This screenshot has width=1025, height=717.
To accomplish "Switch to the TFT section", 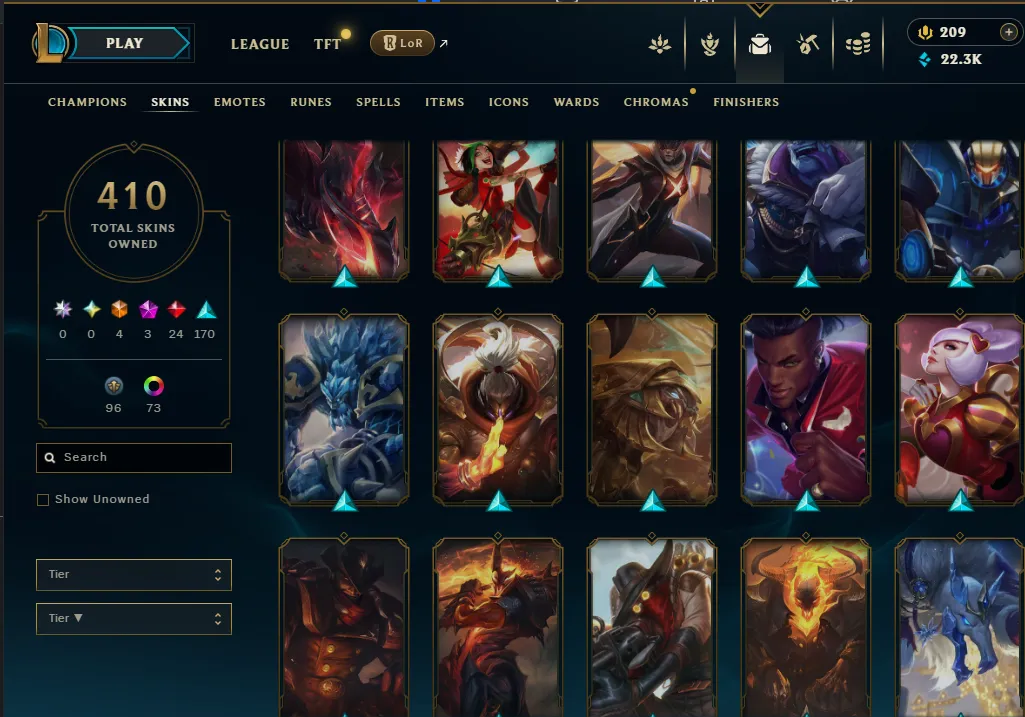I will [x=327, y=44].
